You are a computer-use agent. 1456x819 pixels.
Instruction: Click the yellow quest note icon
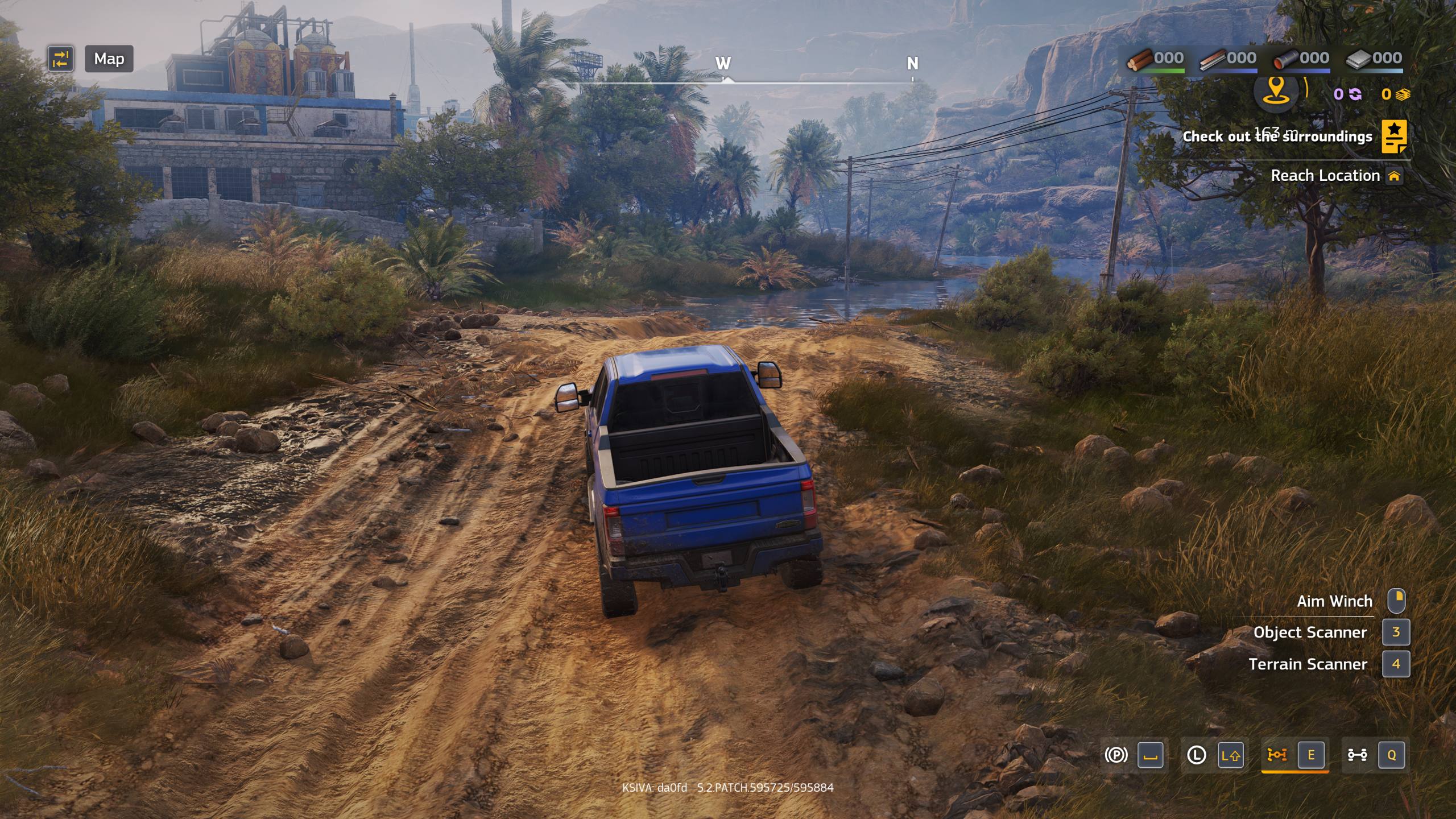[1394, 136]
